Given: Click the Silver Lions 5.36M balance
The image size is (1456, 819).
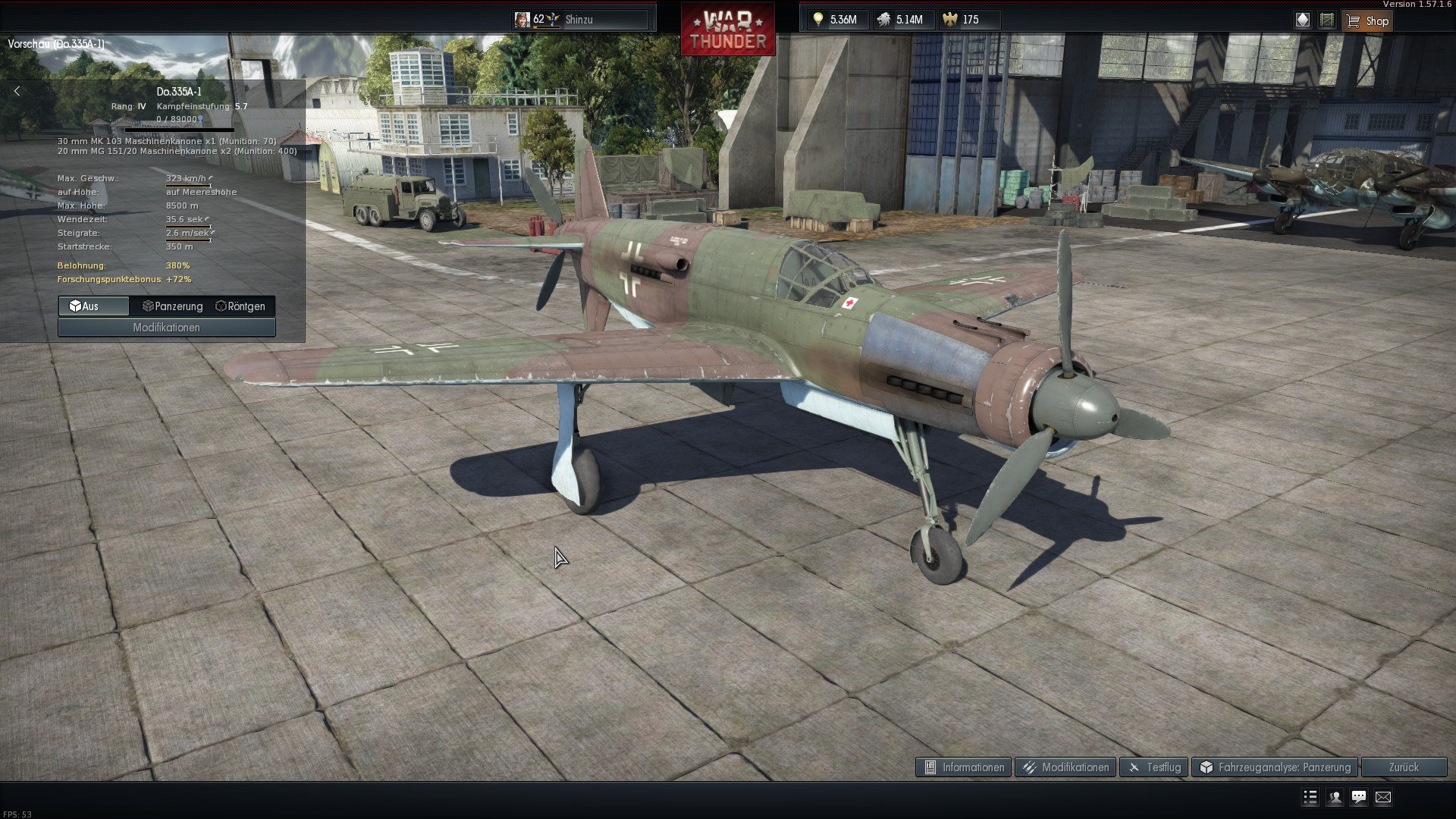Looking at the screenshot, I should pos(834,20).
